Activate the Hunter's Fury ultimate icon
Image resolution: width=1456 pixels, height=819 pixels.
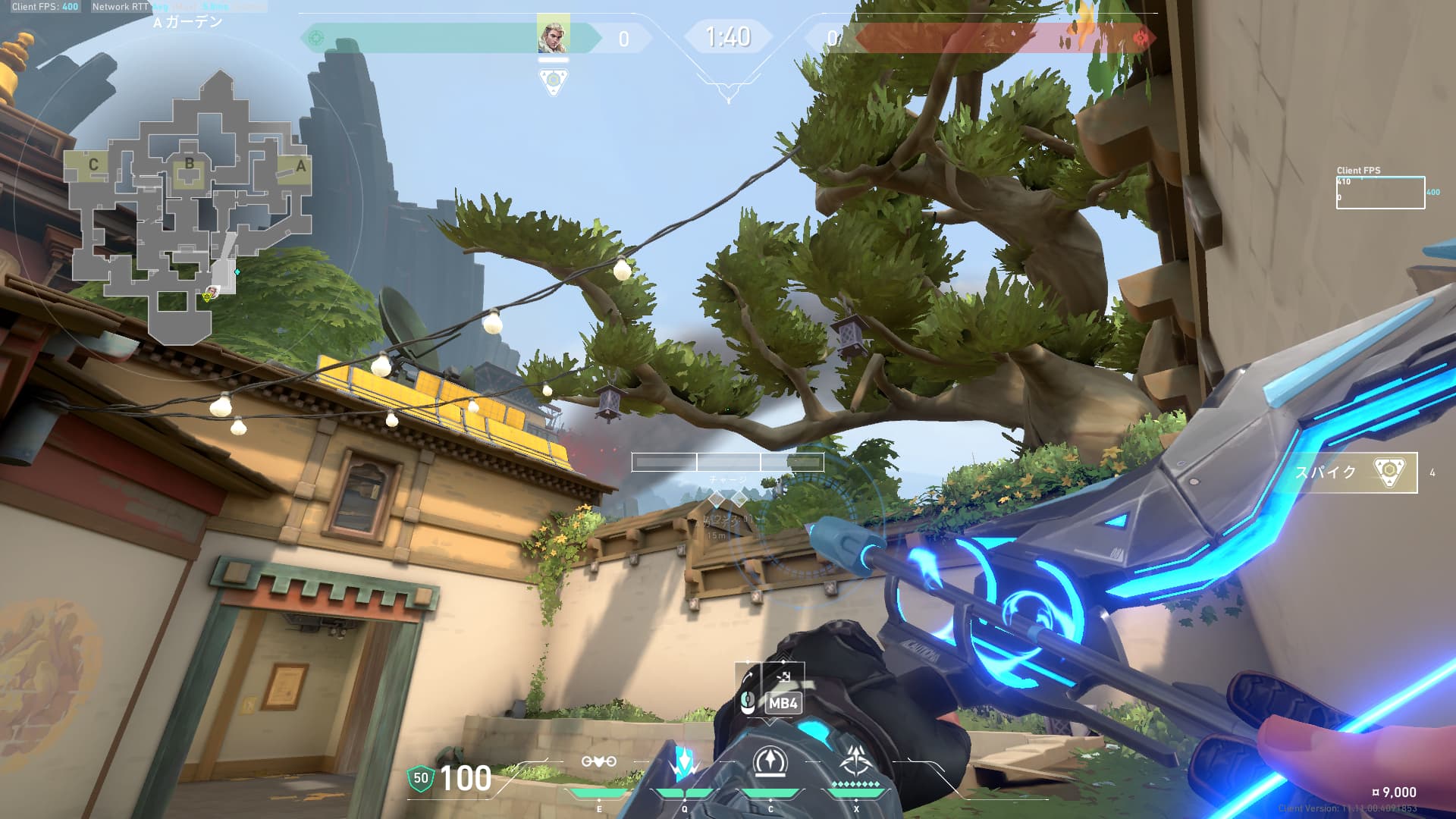coord(856,762)
